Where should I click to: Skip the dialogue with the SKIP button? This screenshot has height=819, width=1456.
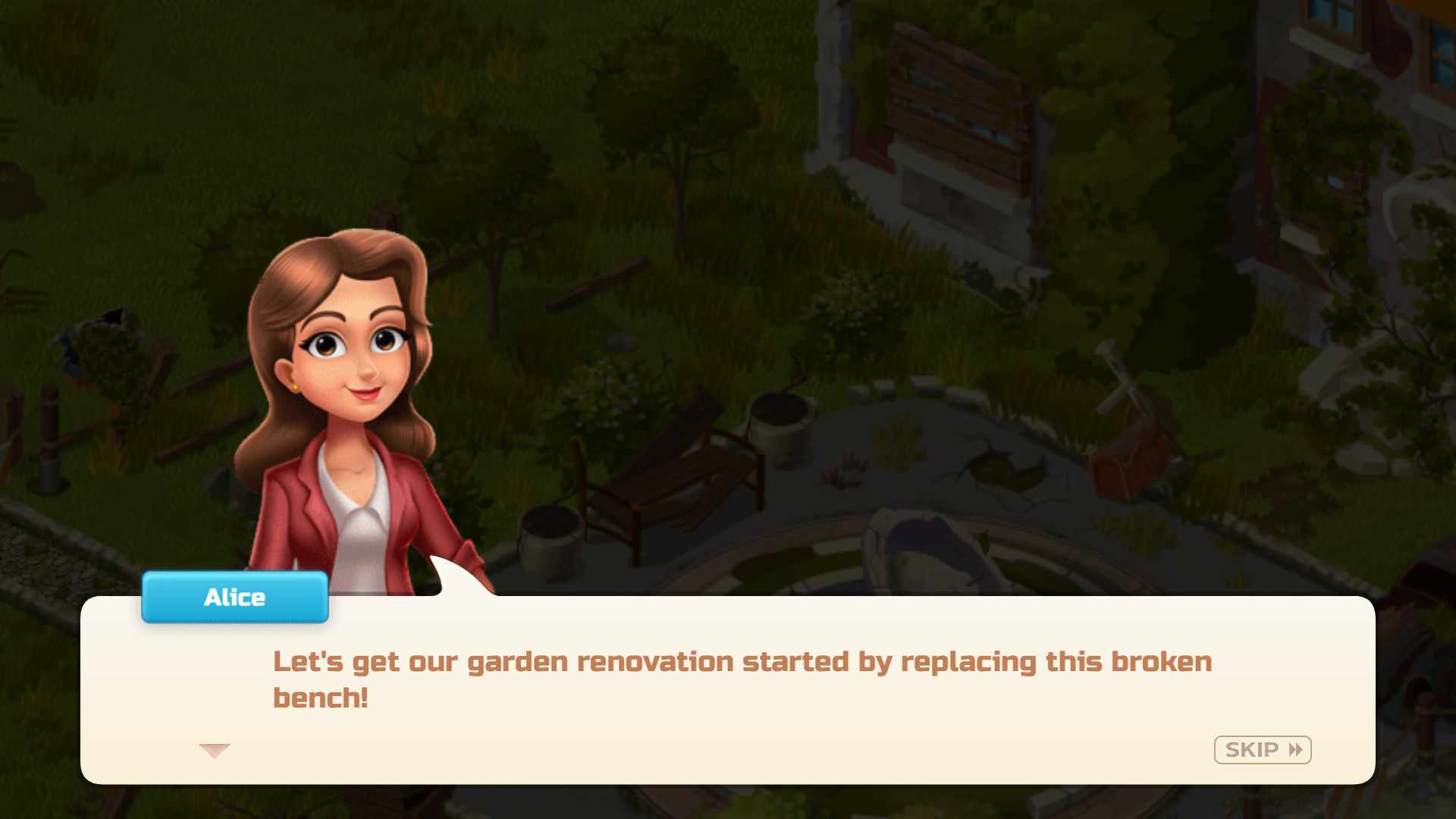pos(1262,750)
